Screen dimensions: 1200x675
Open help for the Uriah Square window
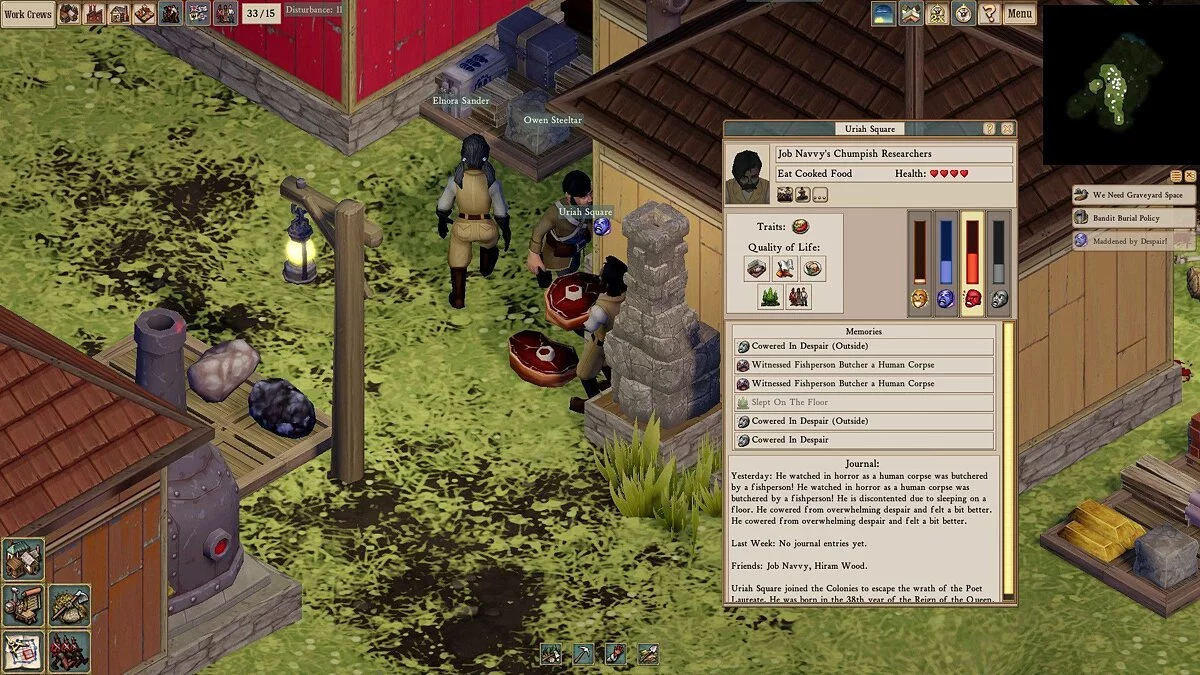(x=990, y=129)
